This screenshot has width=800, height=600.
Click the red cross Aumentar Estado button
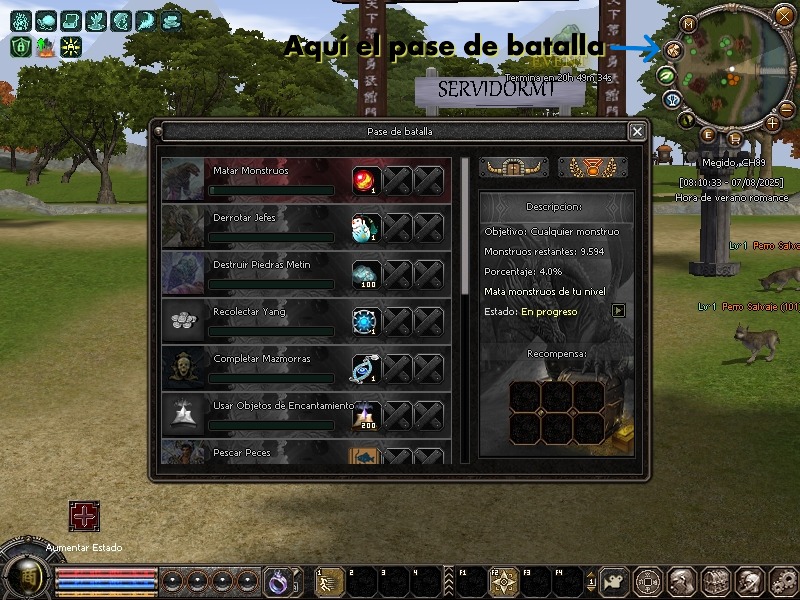coord(84,516)
